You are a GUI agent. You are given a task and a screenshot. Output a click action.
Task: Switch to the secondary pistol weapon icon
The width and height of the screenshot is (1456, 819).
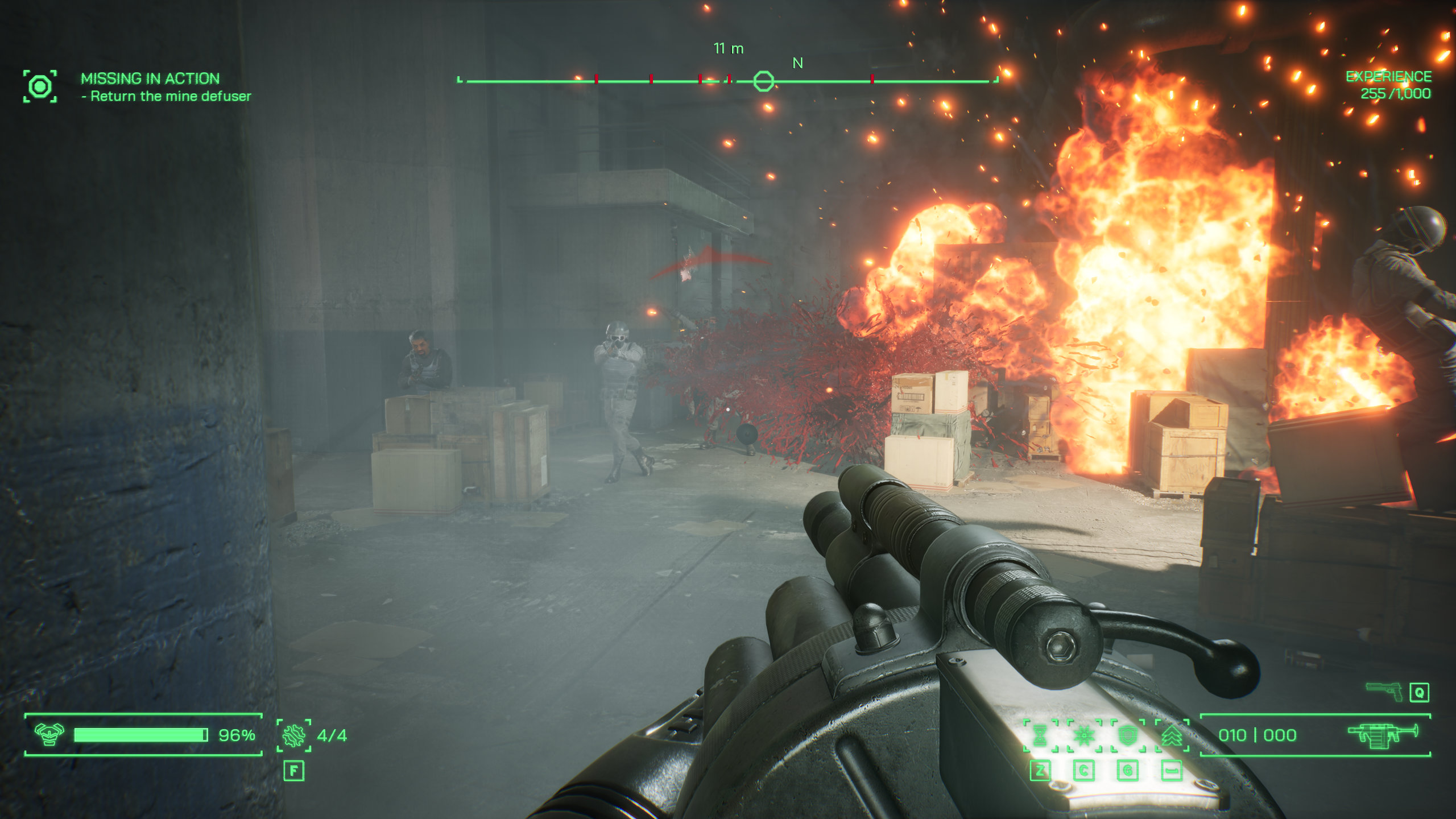point(1384,691)
